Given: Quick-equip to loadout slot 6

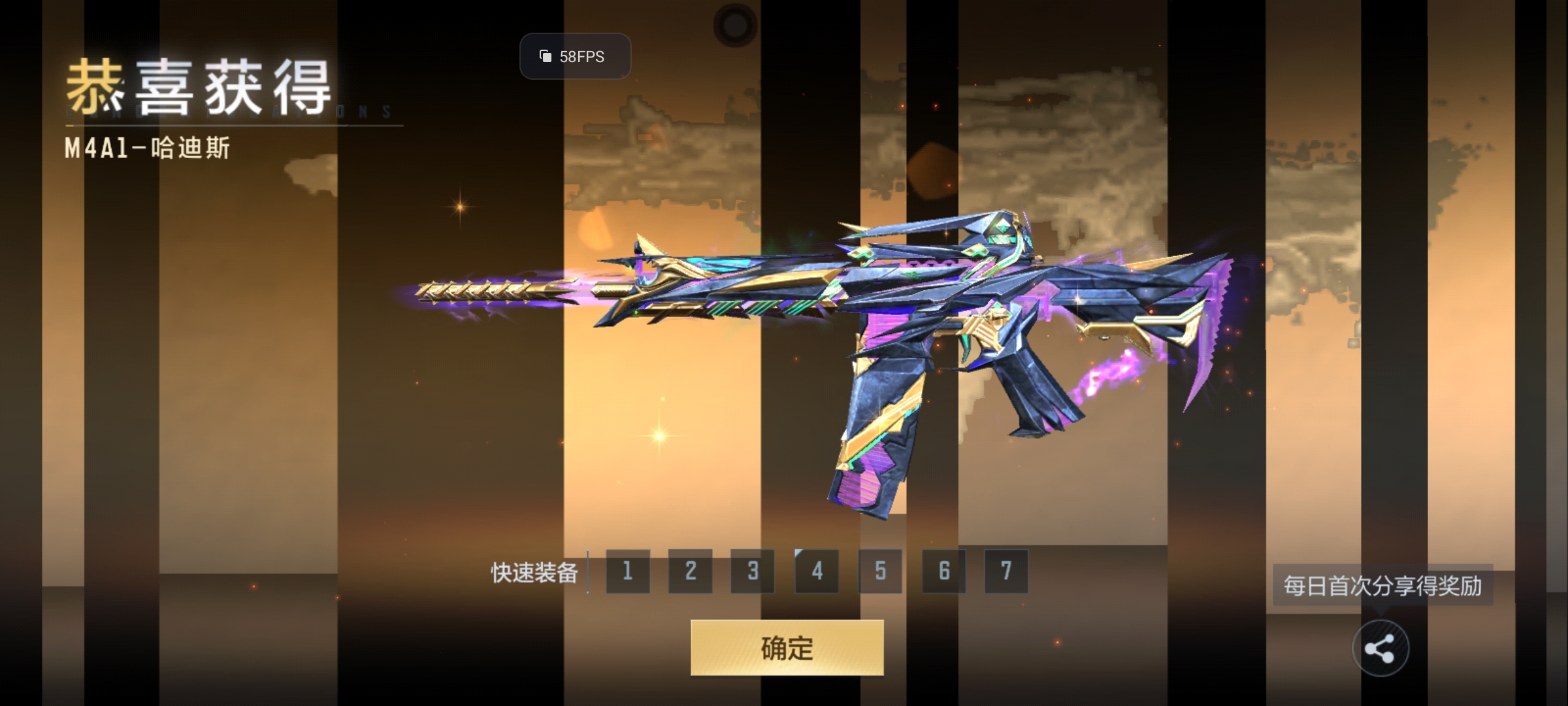Looking at the screenshot, I should click(943, 571).
